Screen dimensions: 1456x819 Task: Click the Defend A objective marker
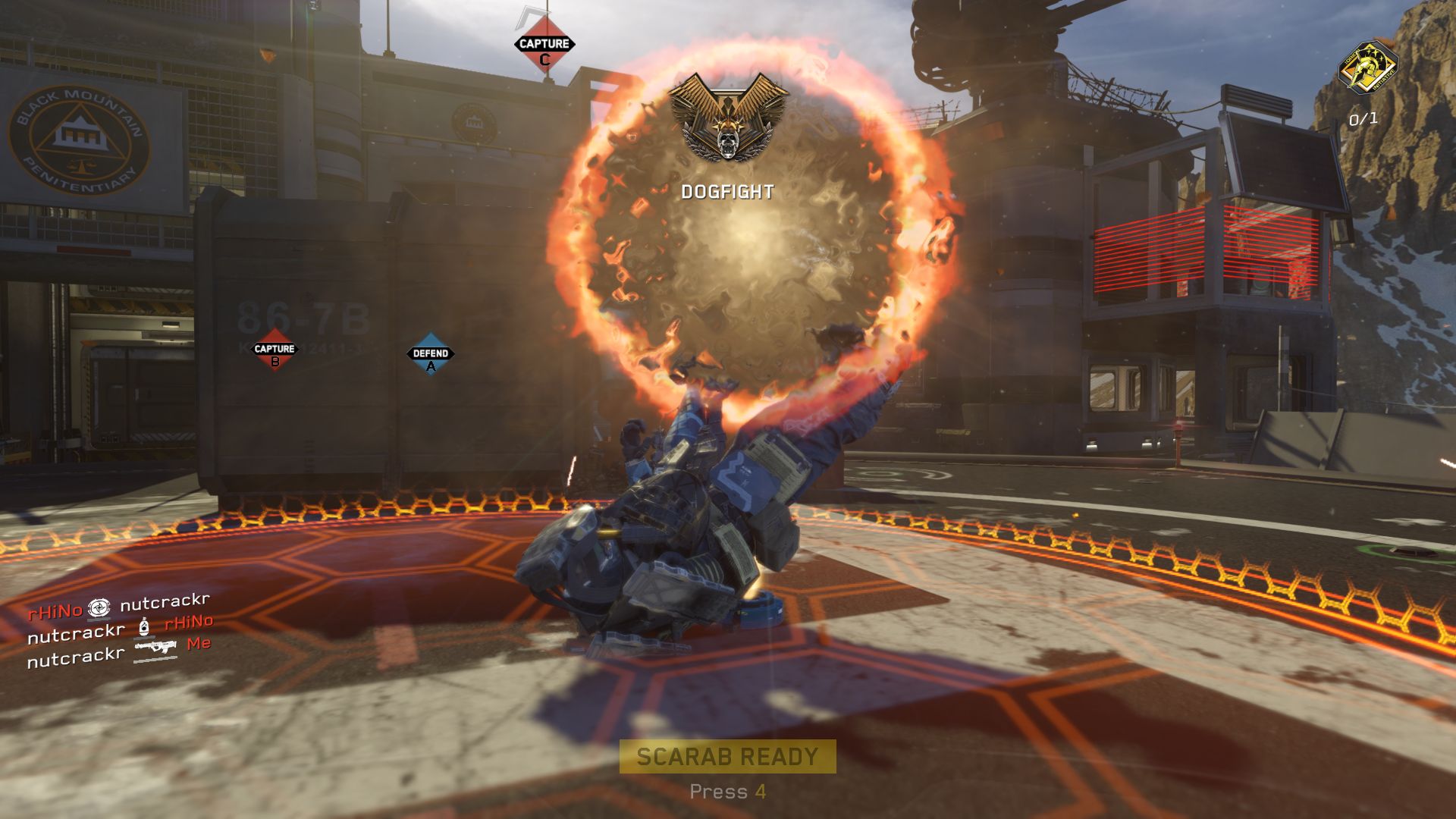(431, 355)
